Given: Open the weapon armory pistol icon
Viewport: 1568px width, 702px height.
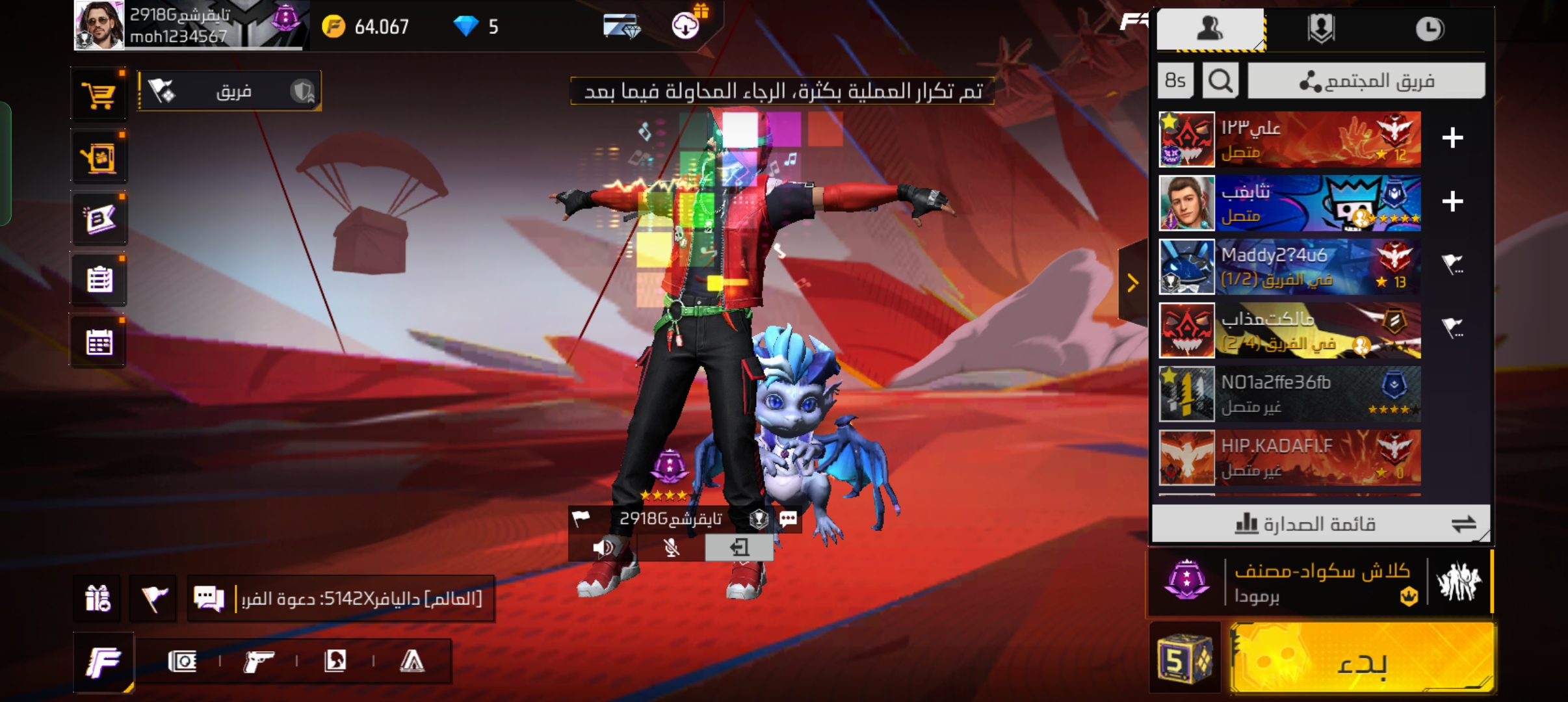Looking at the screenshot, I should point(258,662).
